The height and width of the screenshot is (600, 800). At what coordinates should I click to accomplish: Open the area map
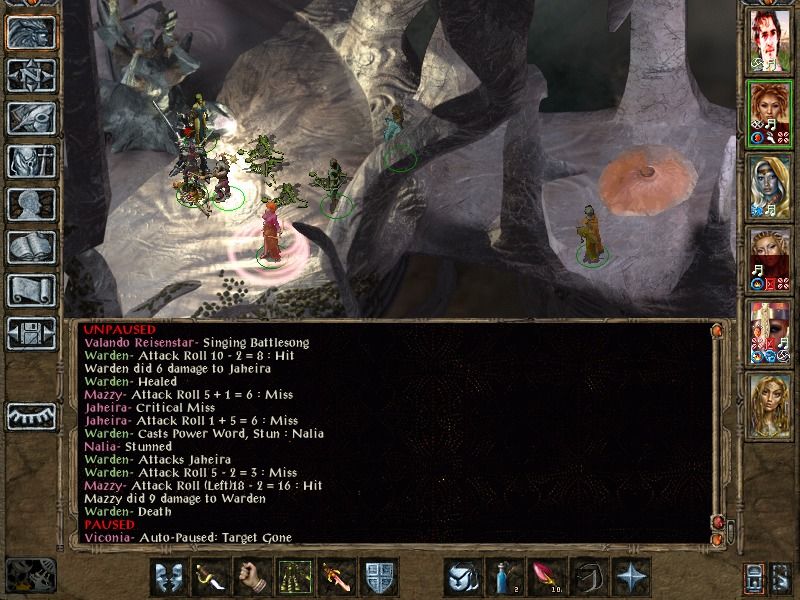pos(31,75)
